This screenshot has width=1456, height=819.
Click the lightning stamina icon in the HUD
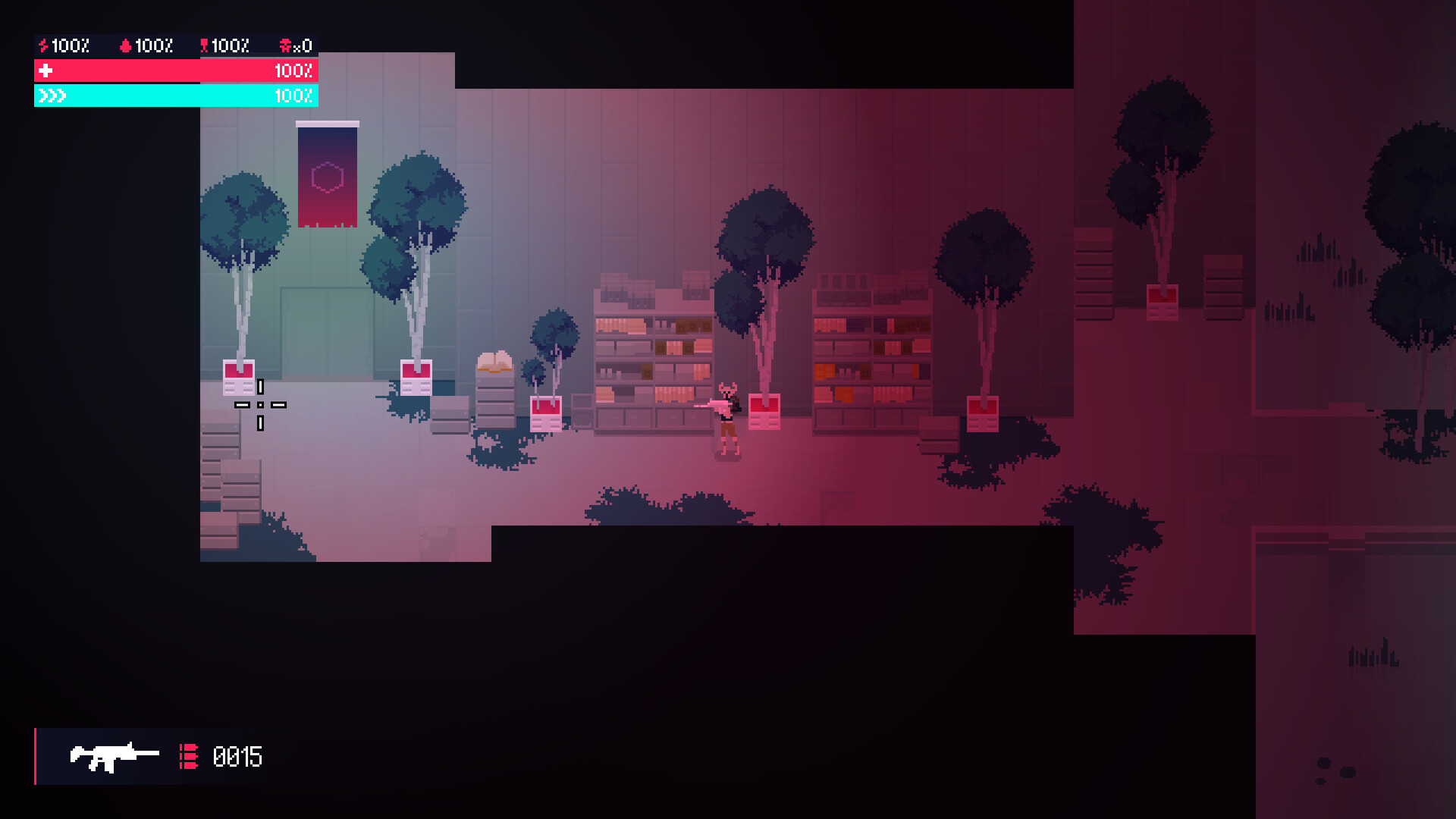coord(42,45)
